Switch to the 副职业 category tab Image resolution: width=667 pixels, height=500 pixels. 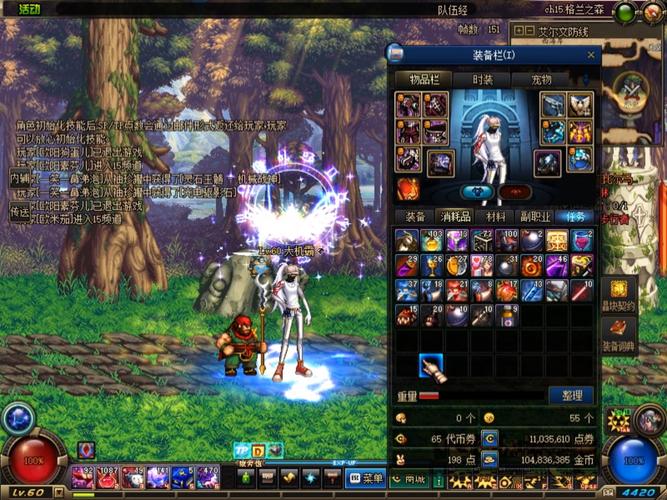pyautogui.click(x=534, y=216)
